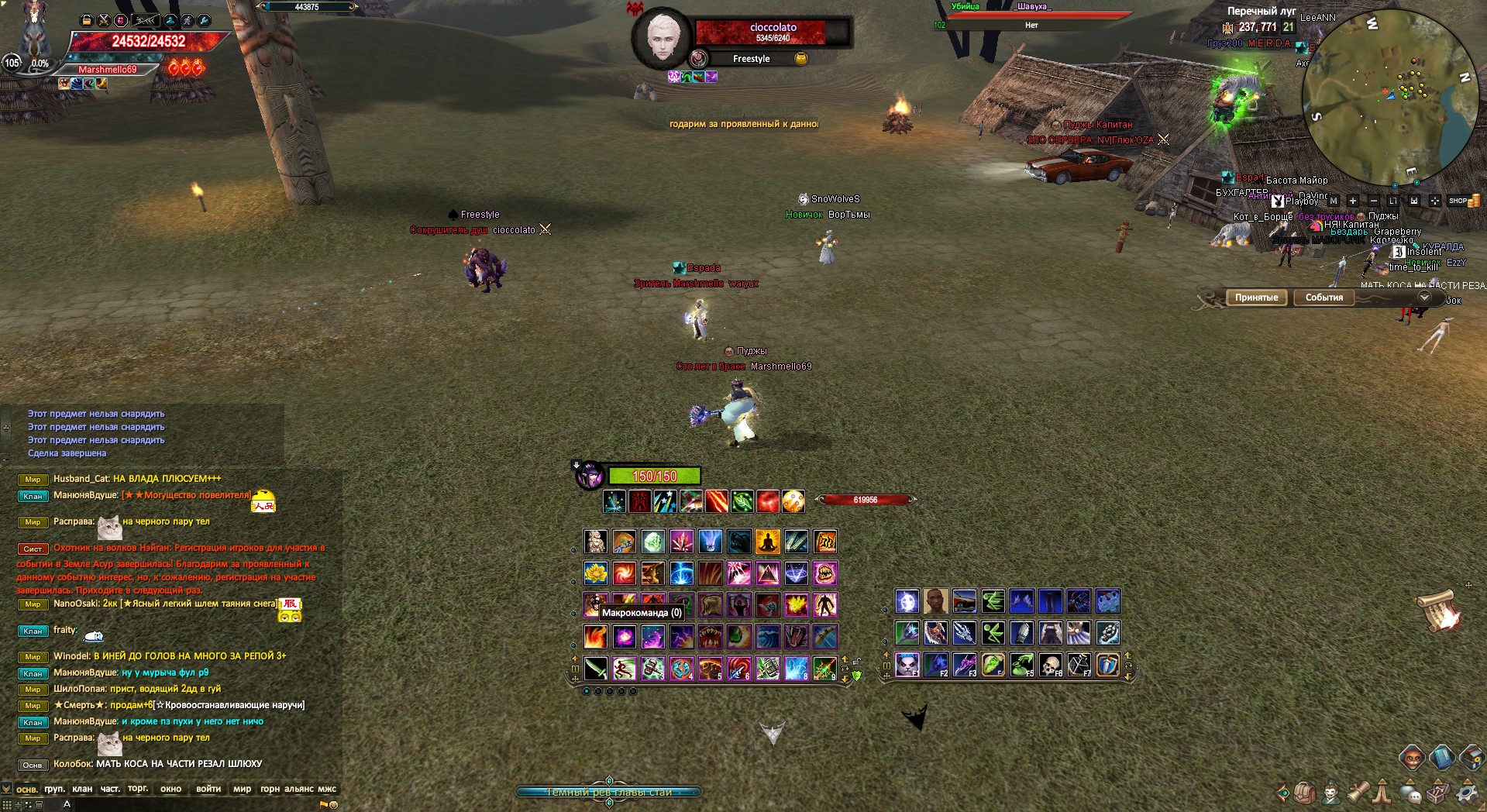Screen dimensions: 1487x812
Task: Open the backpack inventory icon
Action: 1305,793
